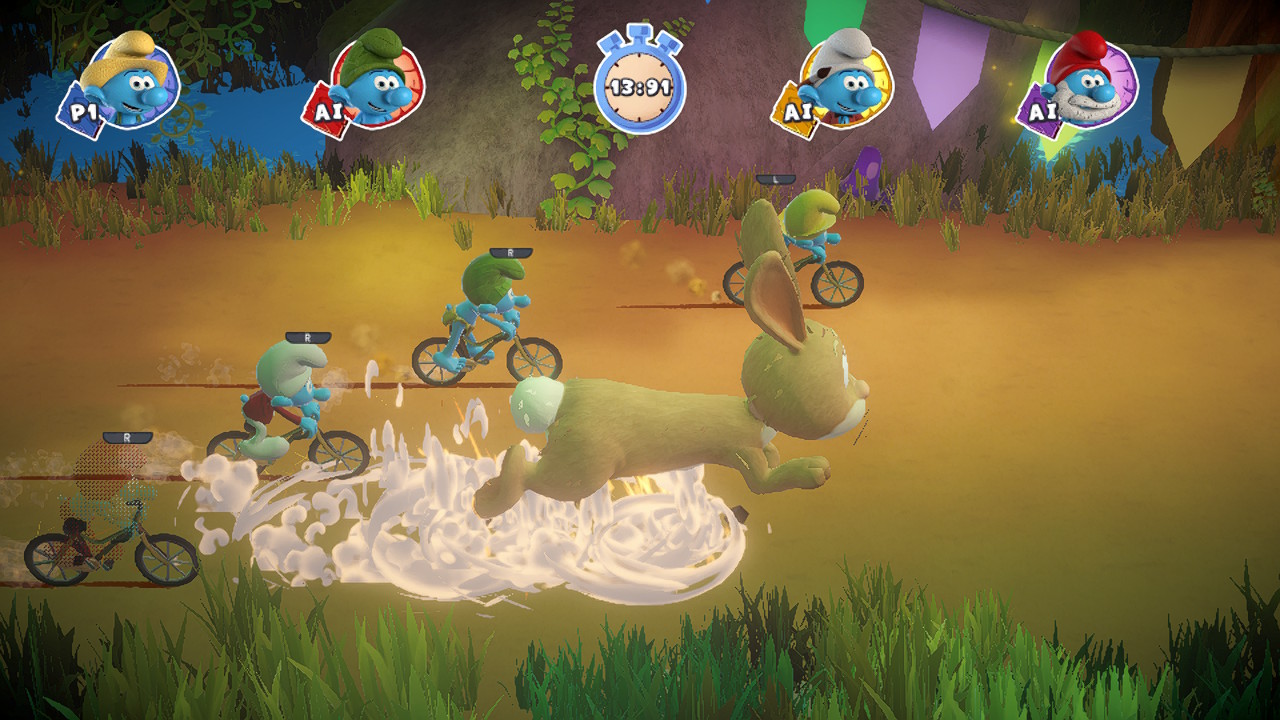1280x720 pixels.
Task: Select the P1 straw hat Smurf portrait
Action: pos(128,82)
